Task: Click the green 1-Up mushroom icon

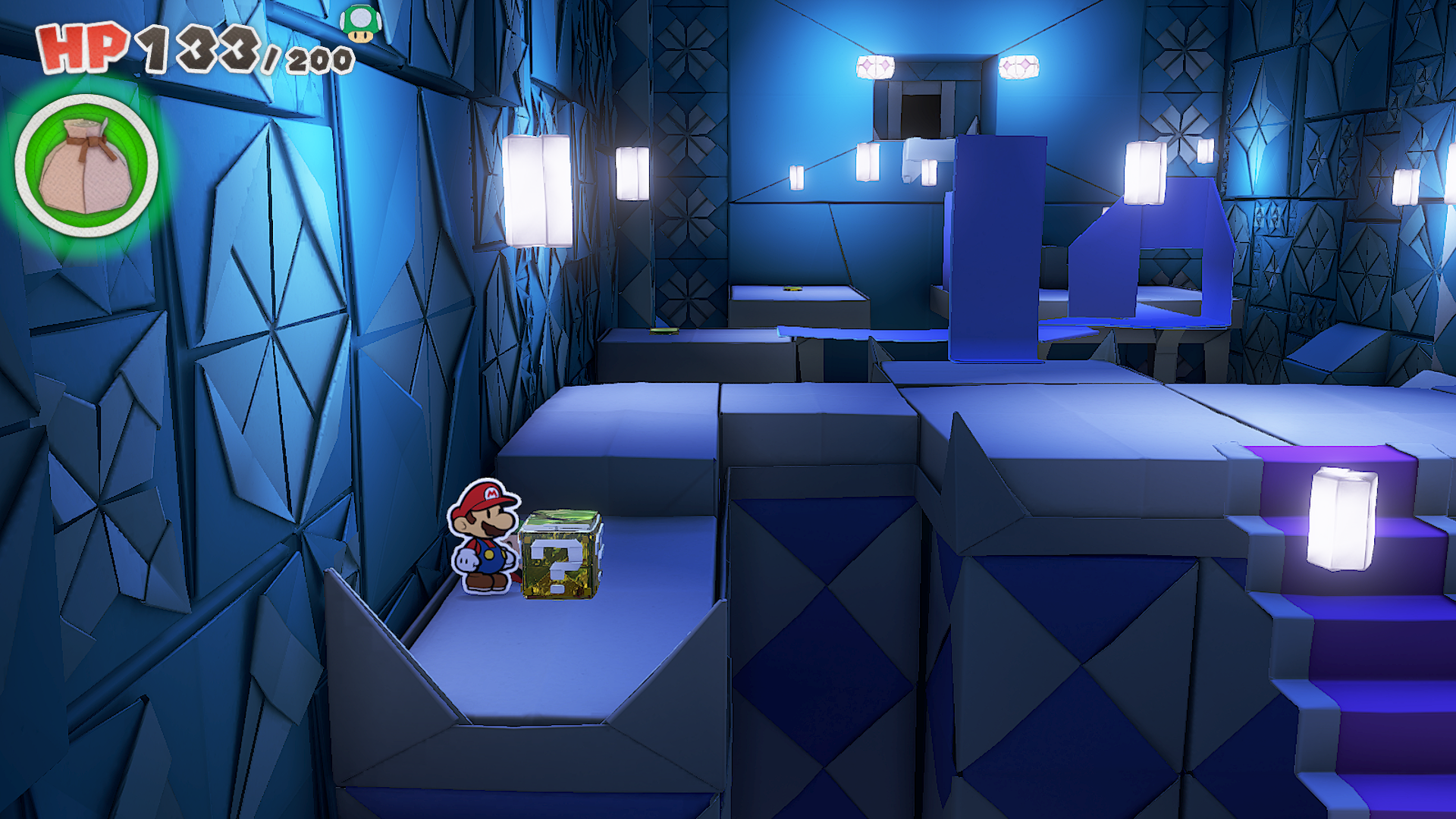Action: tap(360, 23)
